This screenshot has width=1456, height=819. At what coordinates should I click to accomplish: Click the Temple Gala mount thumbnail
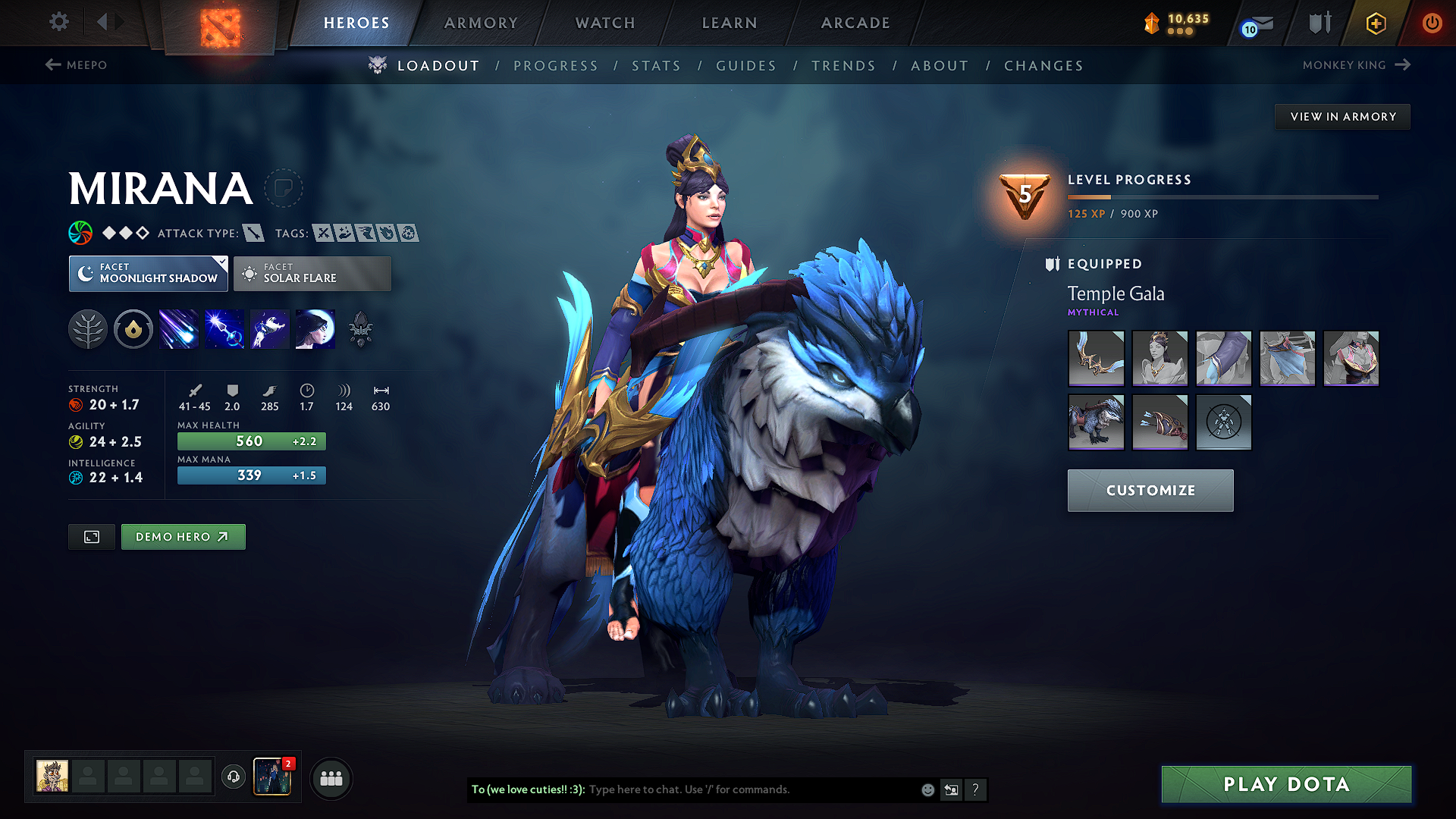tap(1096, 422)
